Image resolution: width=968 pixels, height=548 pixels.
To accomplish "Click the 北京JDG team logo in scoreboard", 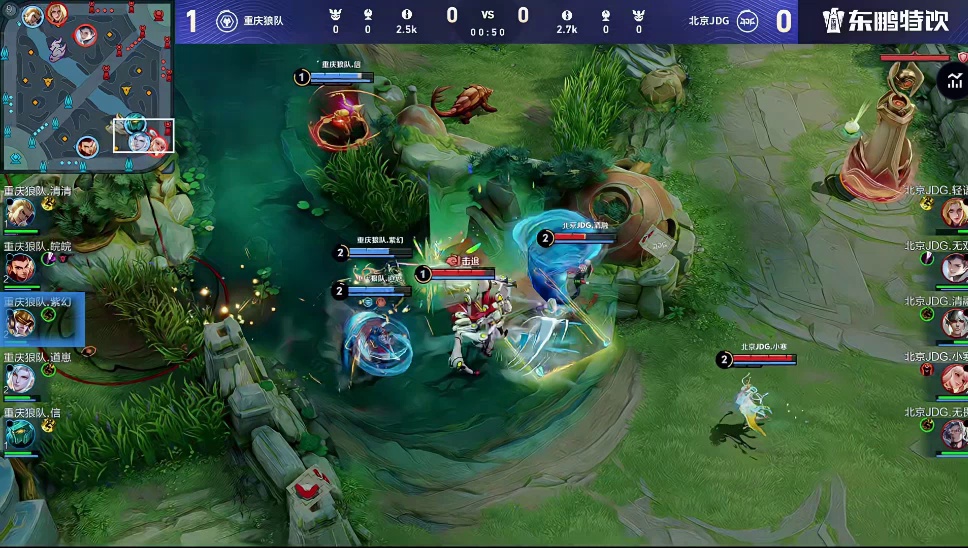I will tap(747, 21).
